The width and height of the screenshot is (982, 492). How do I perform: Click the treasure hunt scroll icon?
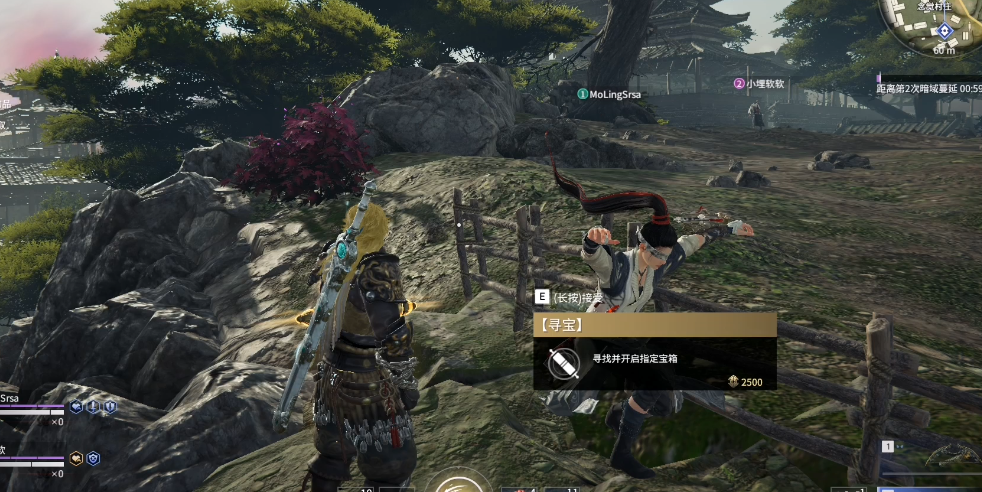coord(563,359)
